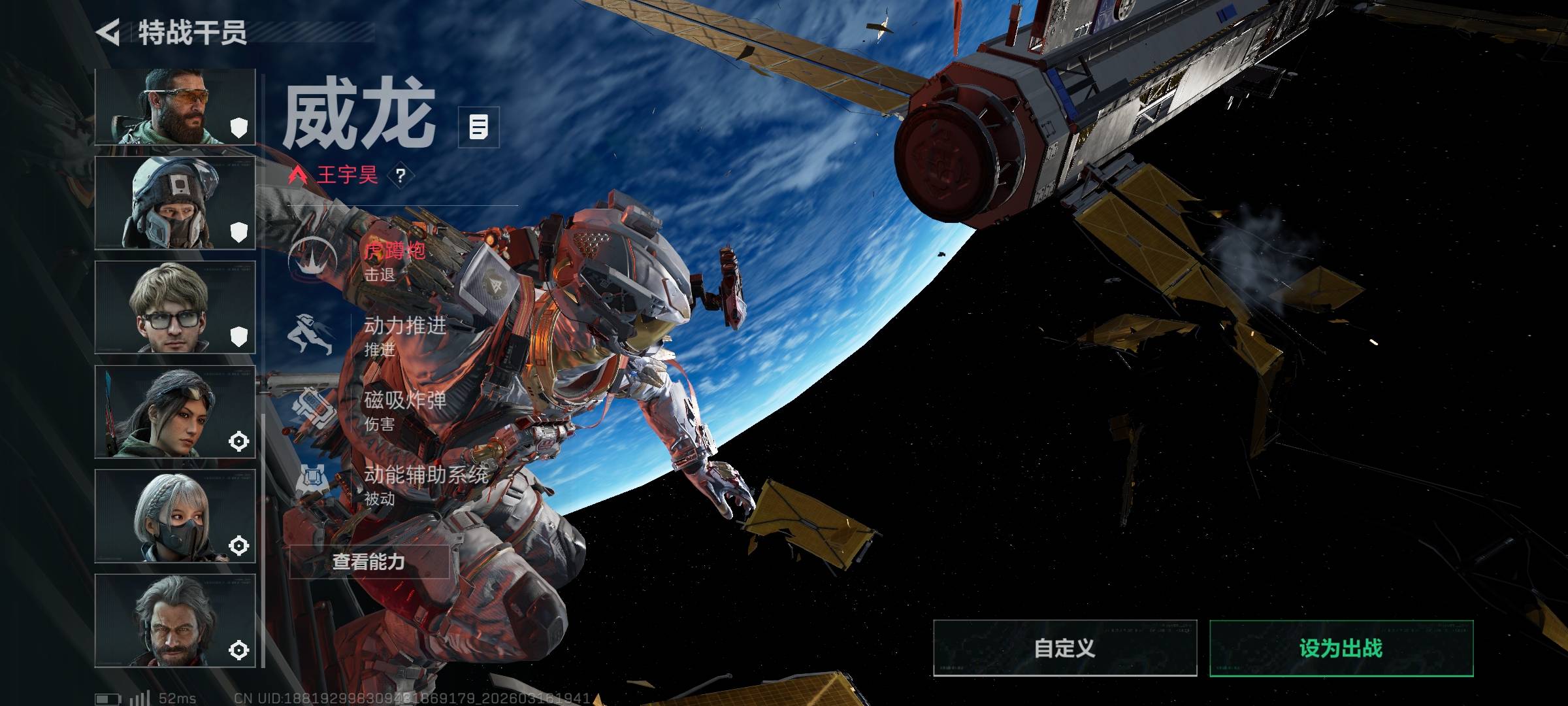Screen dimensions: 1568x706
Task: Pick the operator wearing black glasses
Action: point(175,307)
